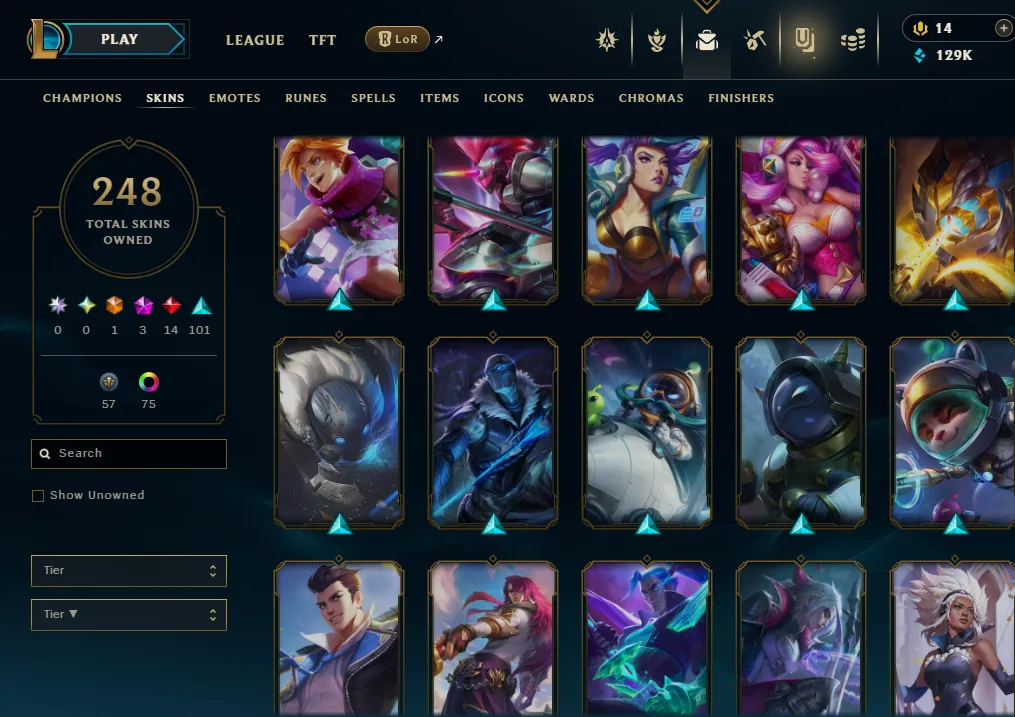Open the upper Tier dropdown
Screen dimensions: 1015x717
[129, 571]
